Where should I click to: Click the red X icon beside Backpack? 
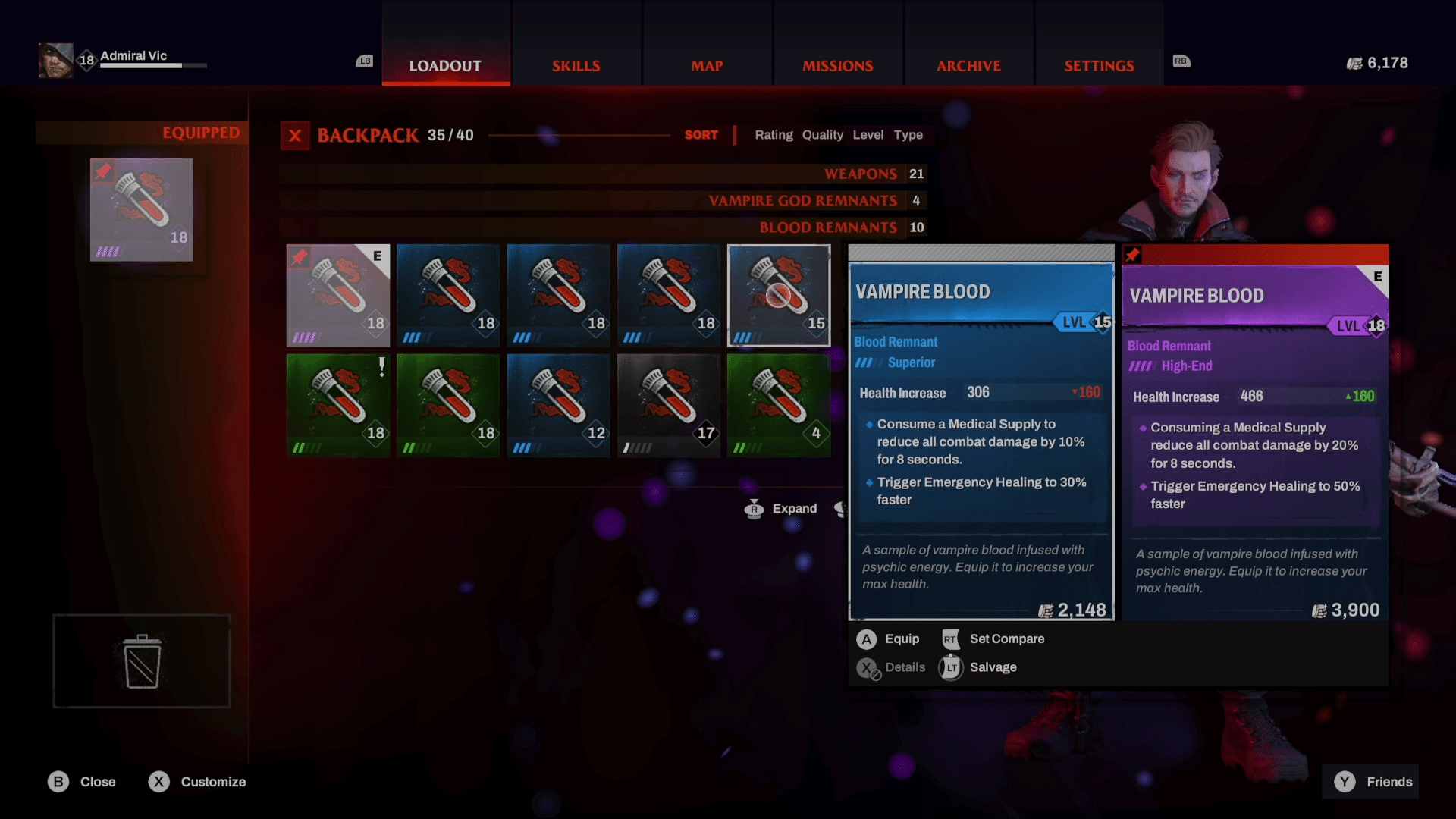point(295,136)
